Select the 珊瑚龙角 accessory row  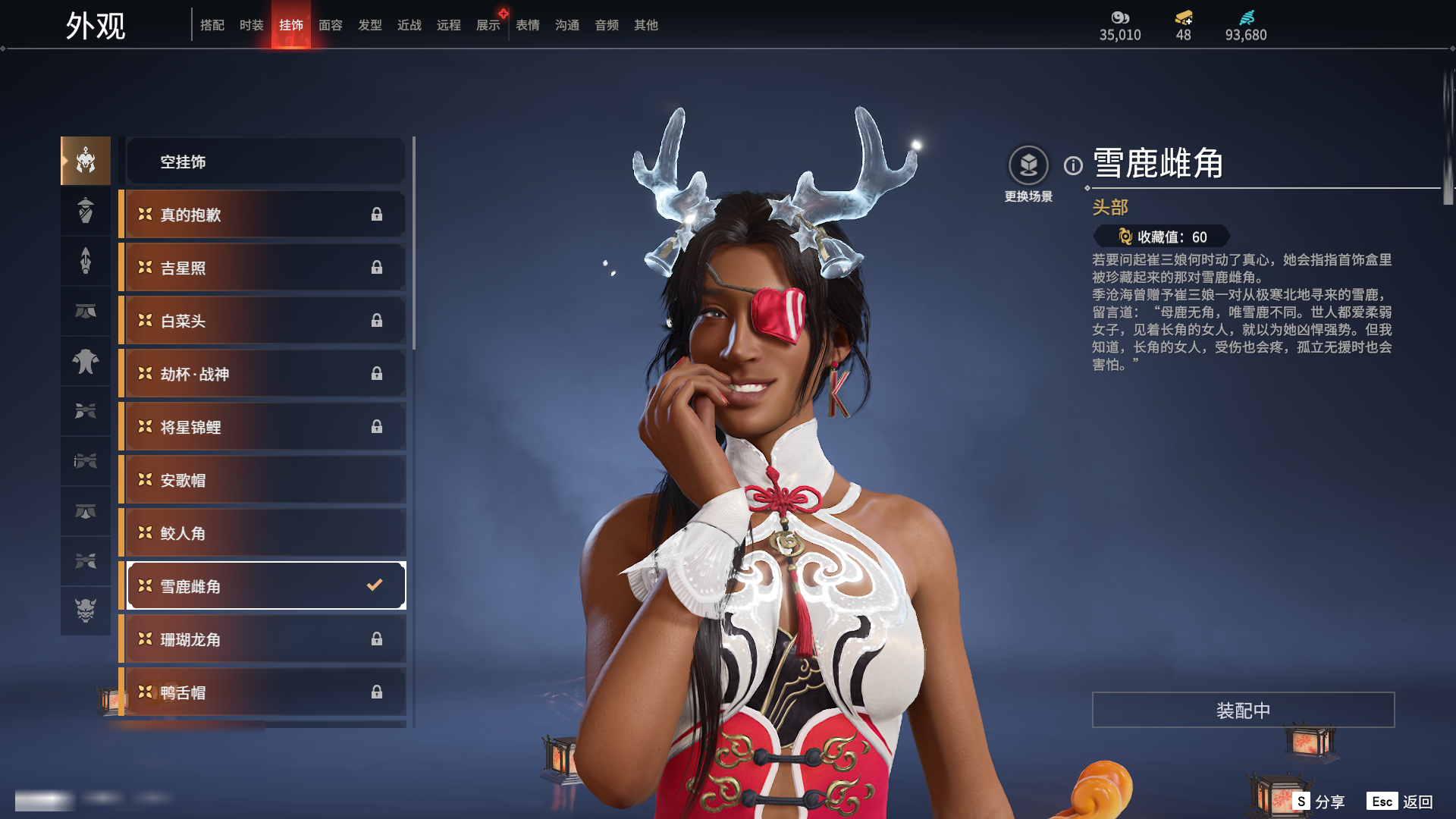[265, 639]
